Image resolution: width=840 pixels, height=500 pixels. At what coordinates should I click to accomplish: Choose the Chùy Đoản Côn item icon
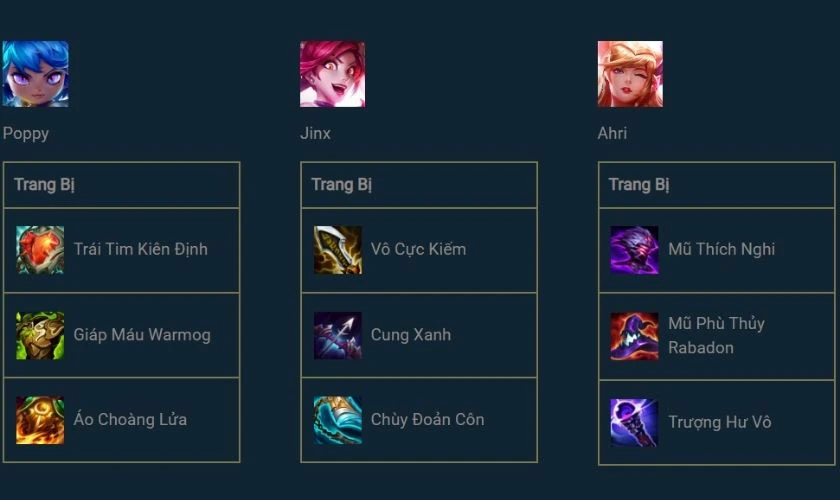tap(338, 420)
